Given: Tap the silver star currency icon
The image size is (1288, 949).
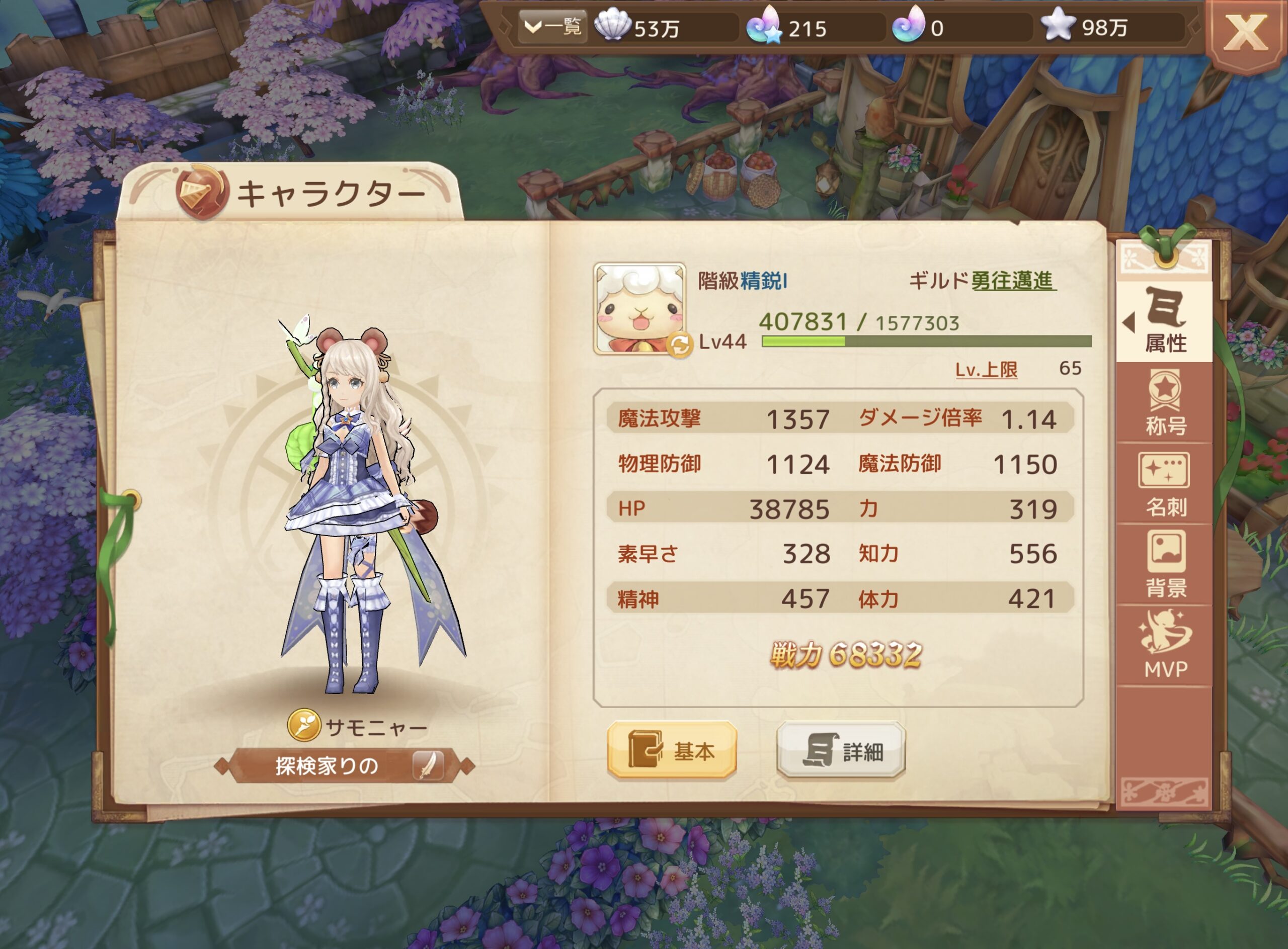Looking at the screenshot, I should [1058, 27].
